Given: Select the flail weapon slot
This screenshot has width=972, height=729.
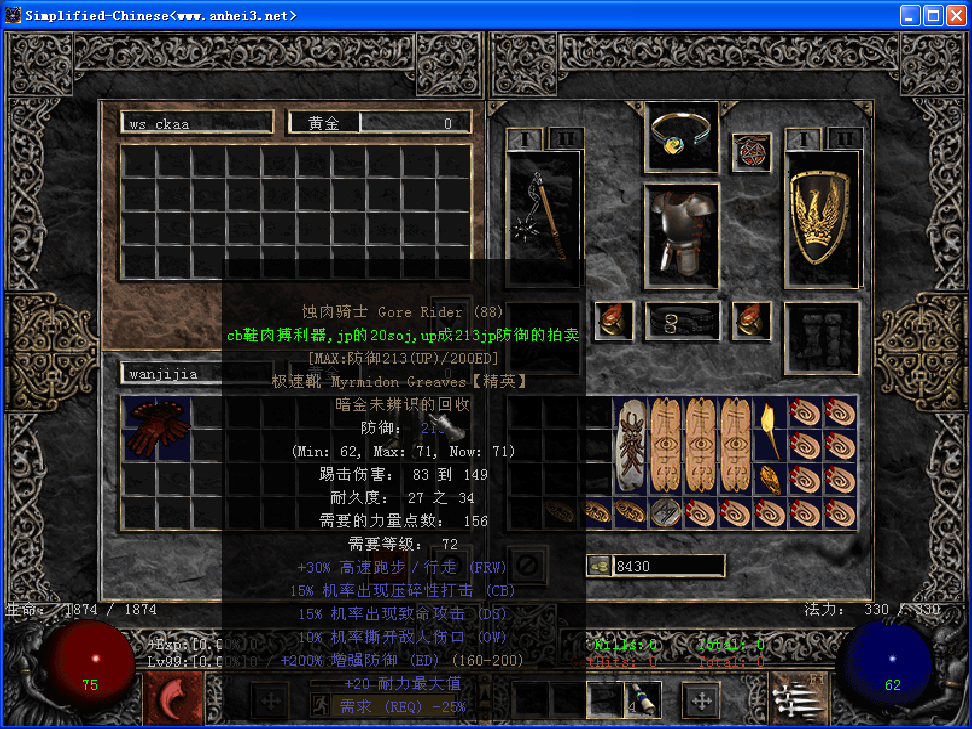Looking at the screenshot, I should point(543,216).
